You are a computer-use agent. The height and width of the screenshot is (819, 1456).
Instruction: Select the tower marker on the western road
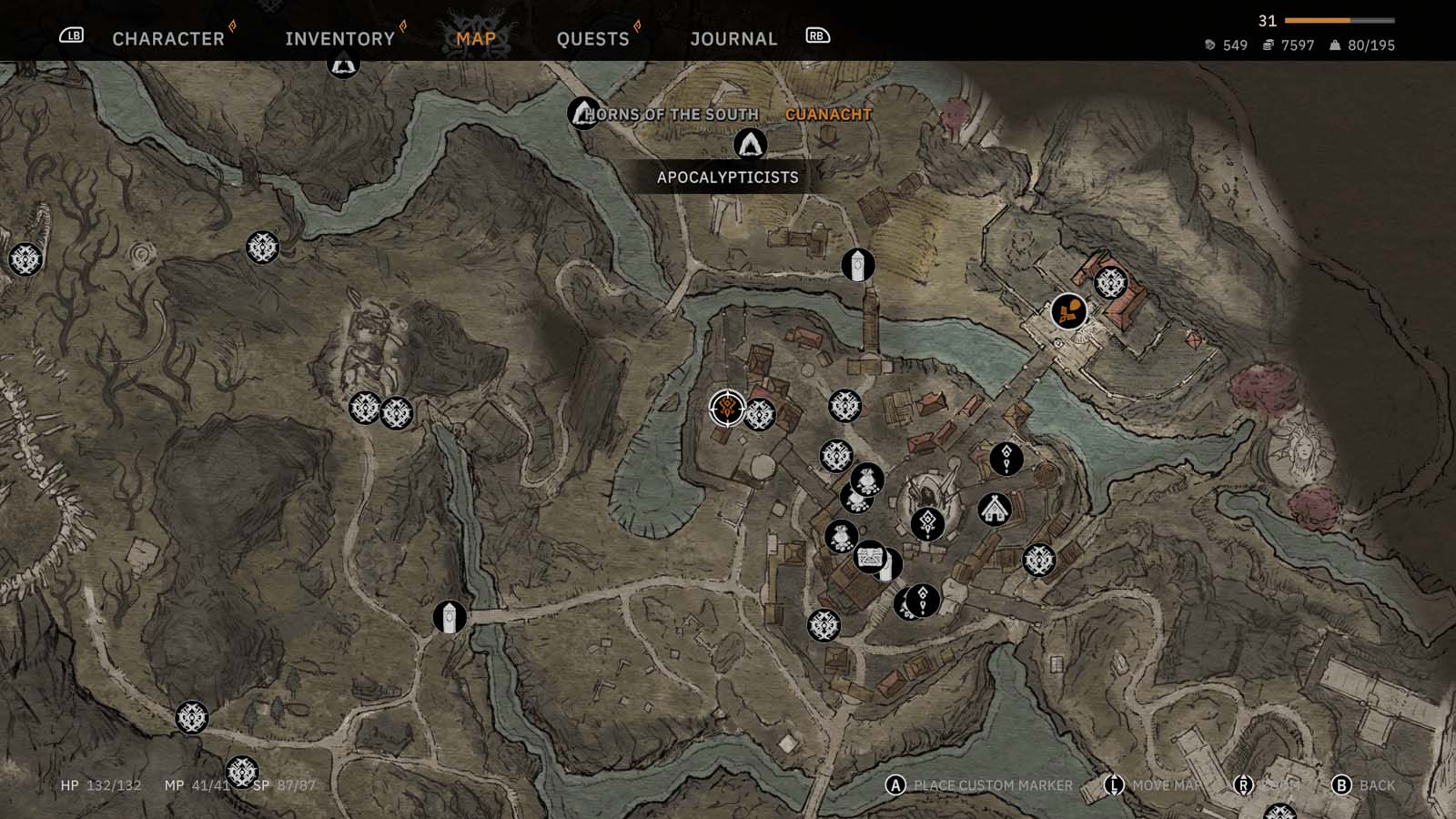(x=450, y=617)
